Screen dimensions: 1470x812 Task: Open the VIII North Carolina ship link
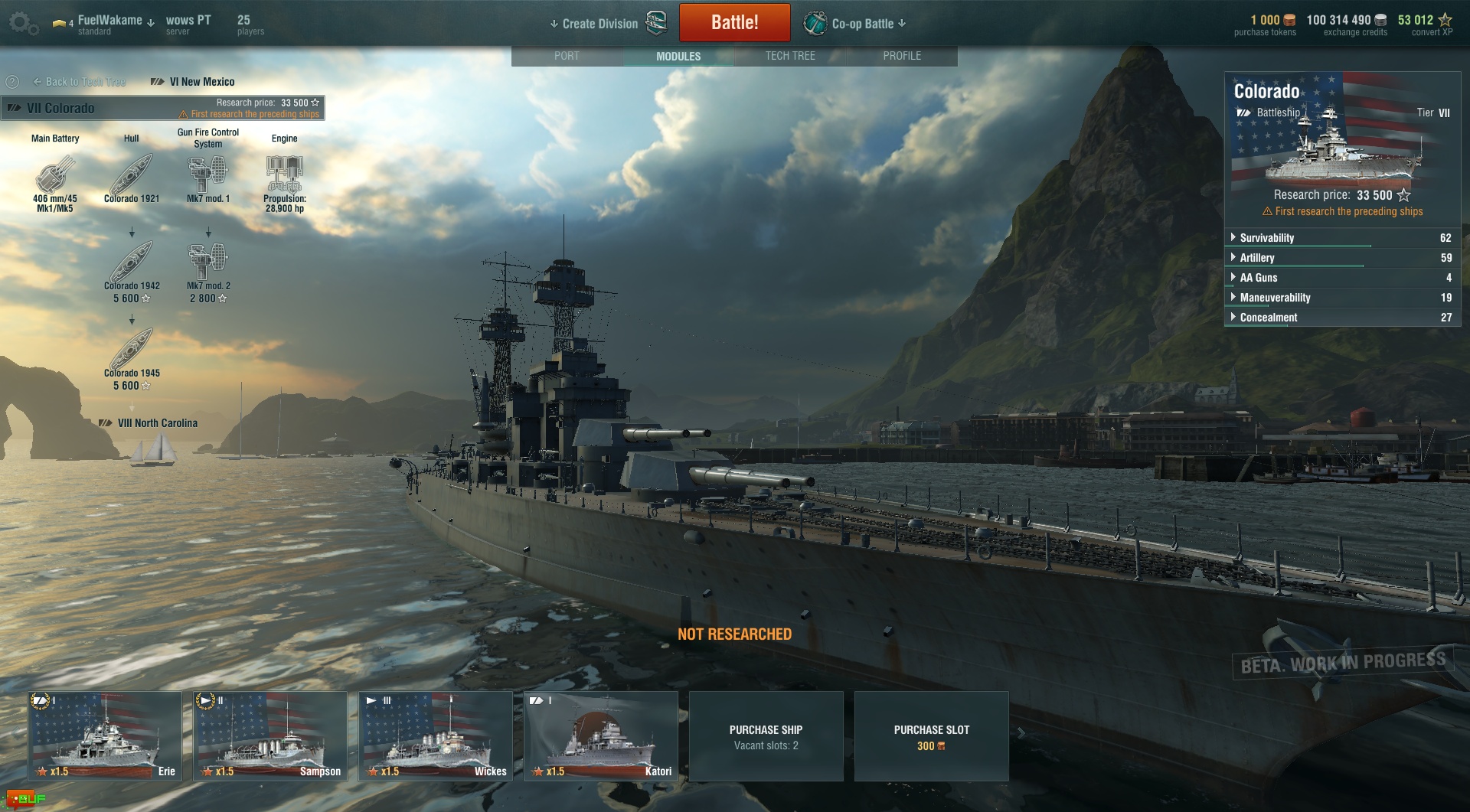click(x=157, y=423)
